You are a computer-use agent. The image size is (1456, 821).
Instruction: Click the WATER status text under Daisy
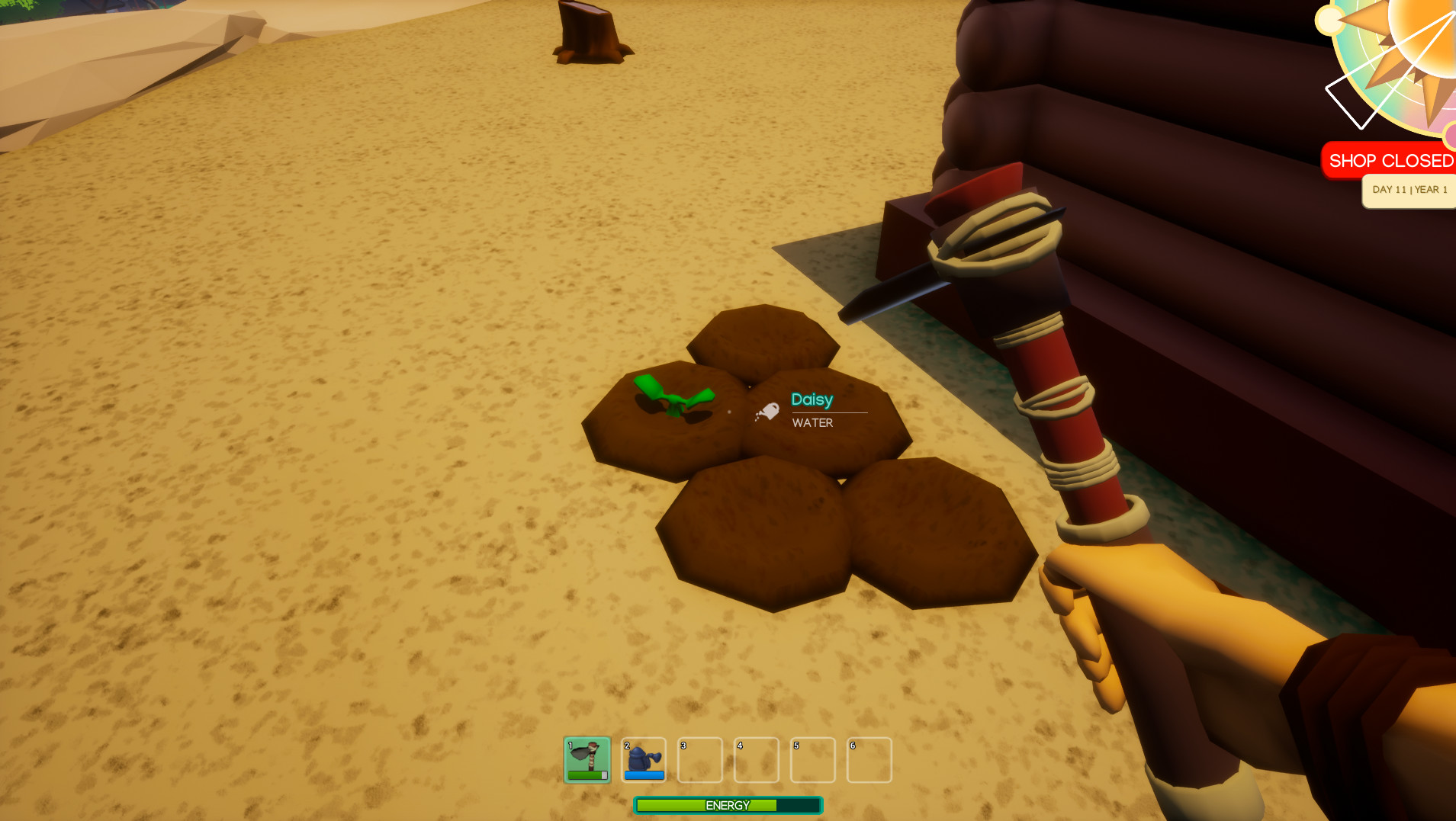click(812, 423)
